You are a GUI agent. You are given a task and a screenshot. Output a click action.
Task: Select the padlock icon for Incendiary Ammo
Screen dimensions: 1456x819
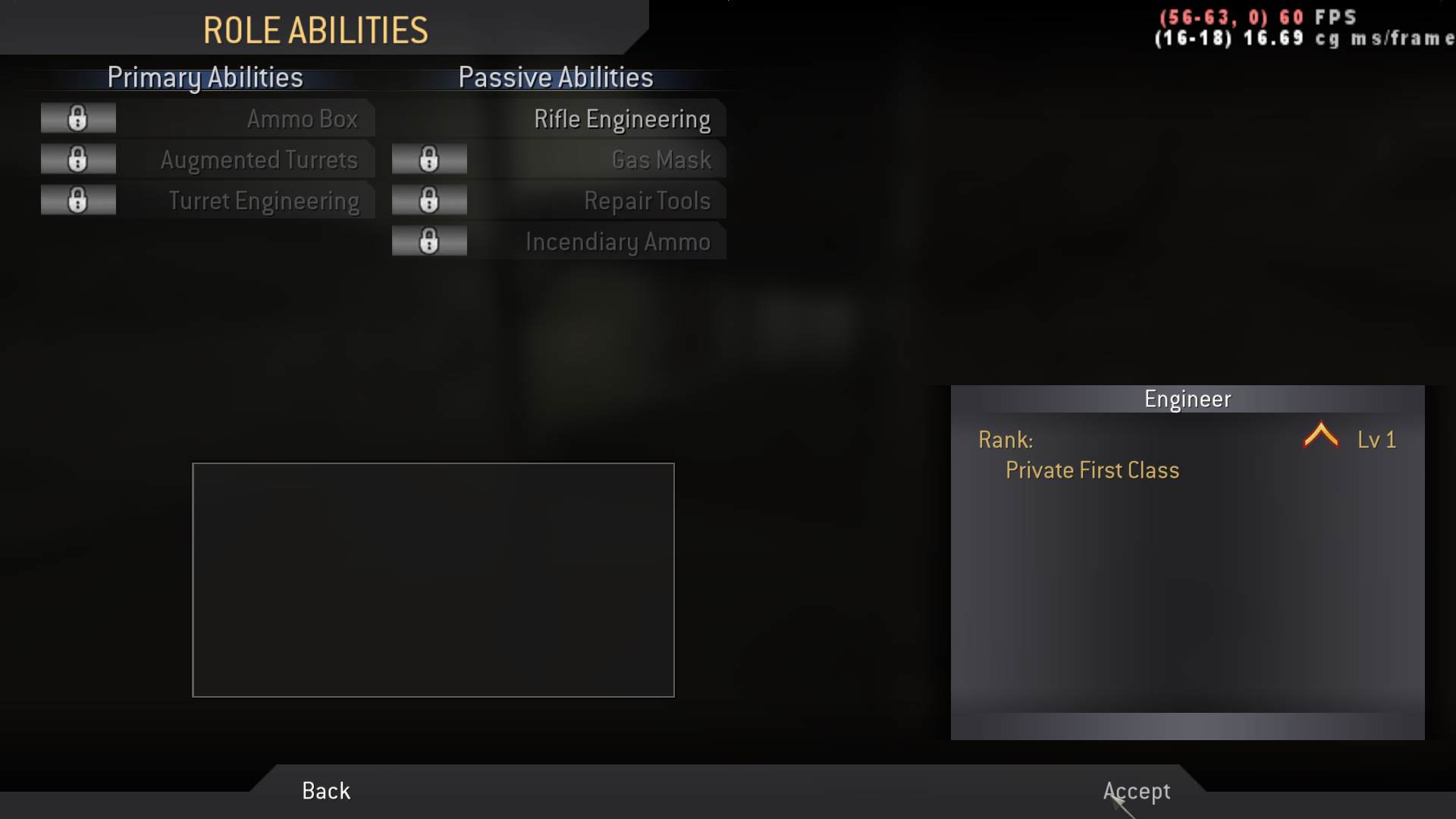point(429,241)
